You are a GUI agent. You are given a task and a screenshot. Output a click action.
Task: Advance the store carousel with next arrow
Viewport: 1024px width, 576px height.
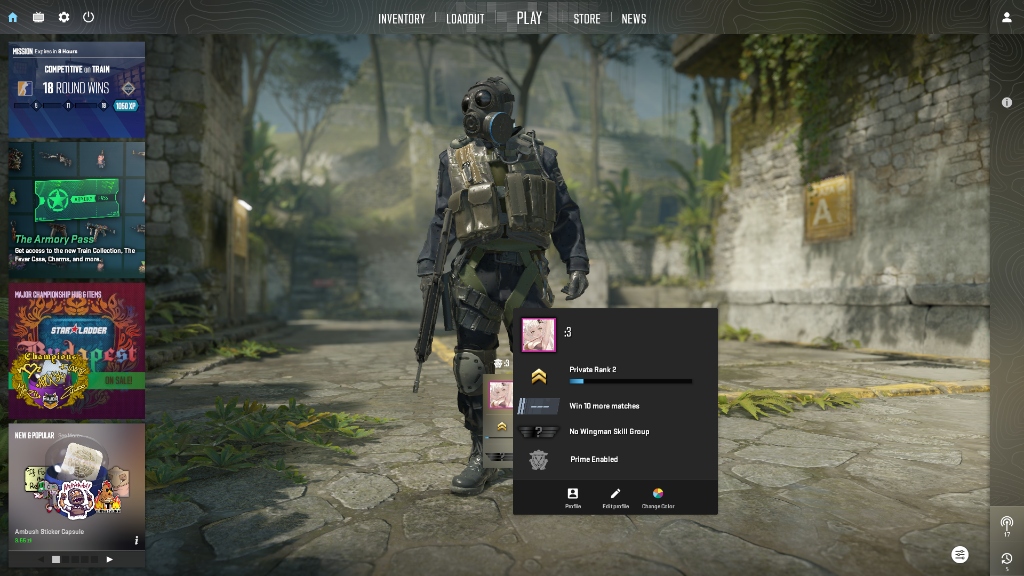click(110, 559)
